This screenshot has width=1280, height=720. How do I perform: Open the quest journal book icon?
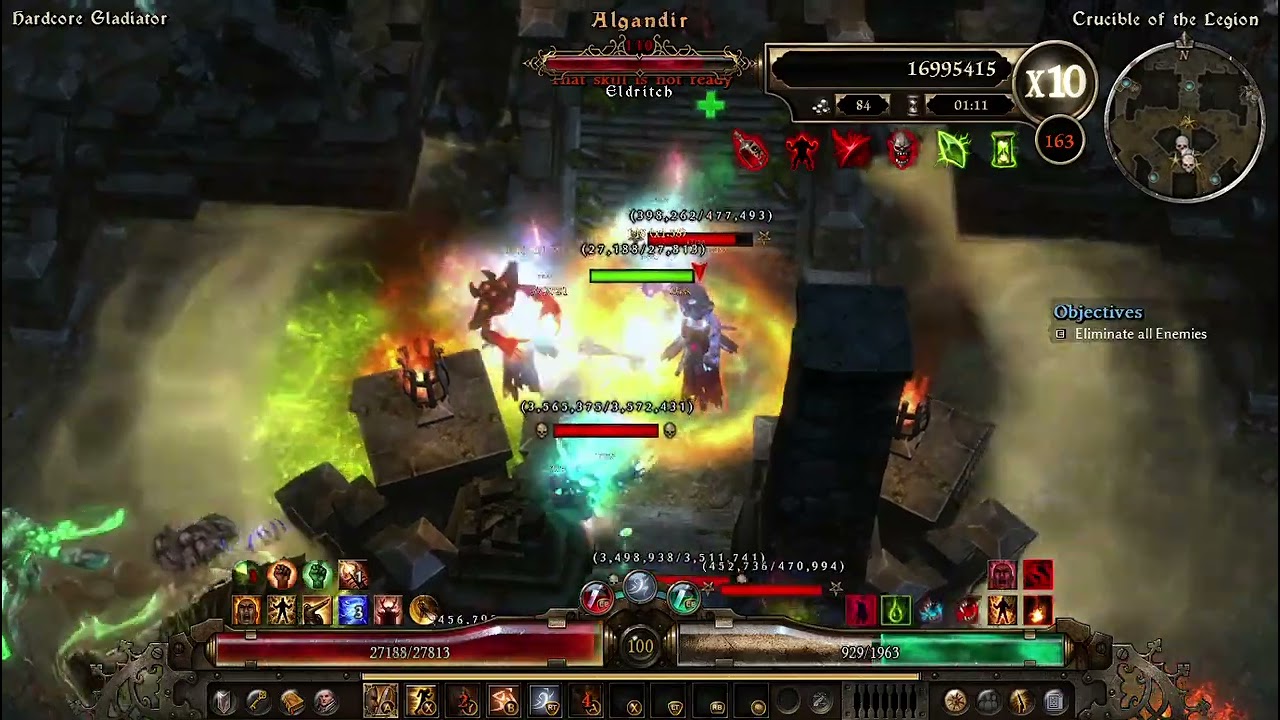click(x=292, y=702)
